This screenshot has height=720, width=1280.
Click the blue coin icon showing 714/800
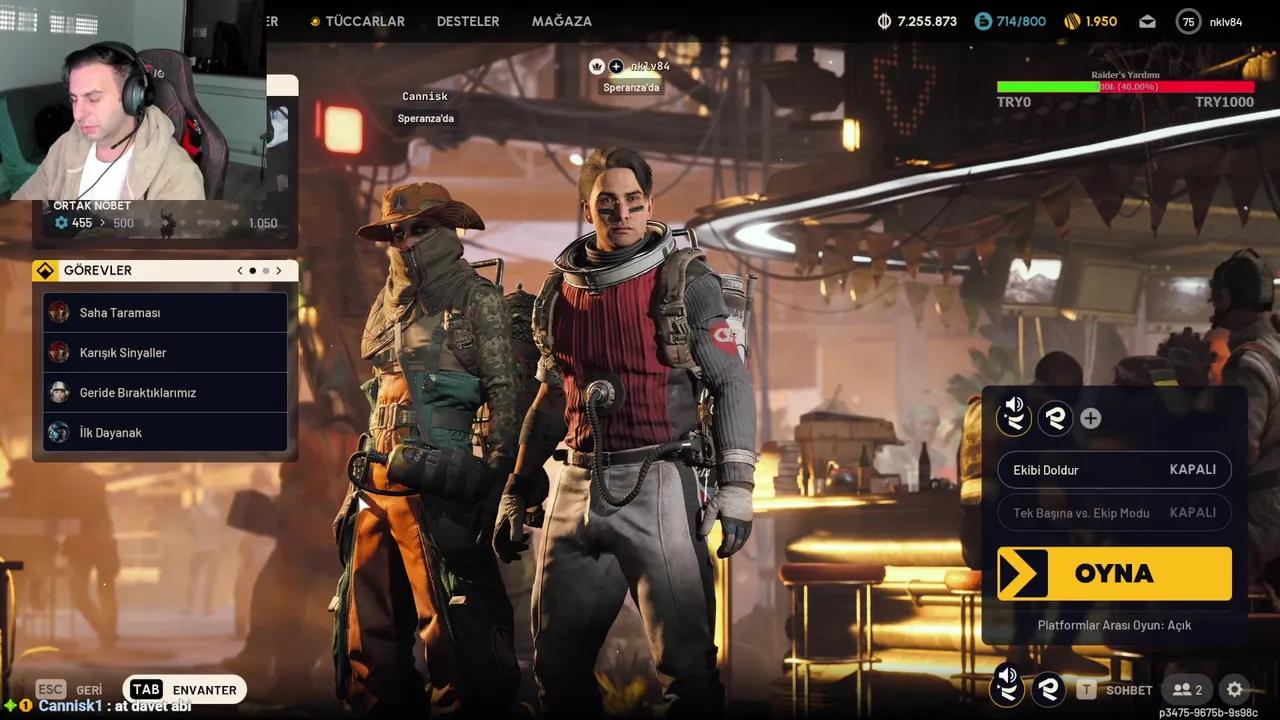985,20
